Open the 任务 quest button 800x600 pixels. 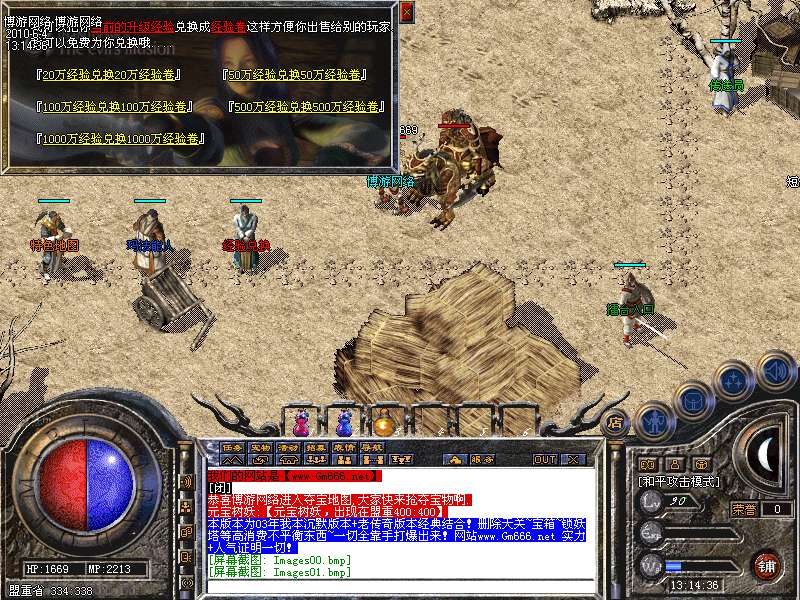(233, 447)
